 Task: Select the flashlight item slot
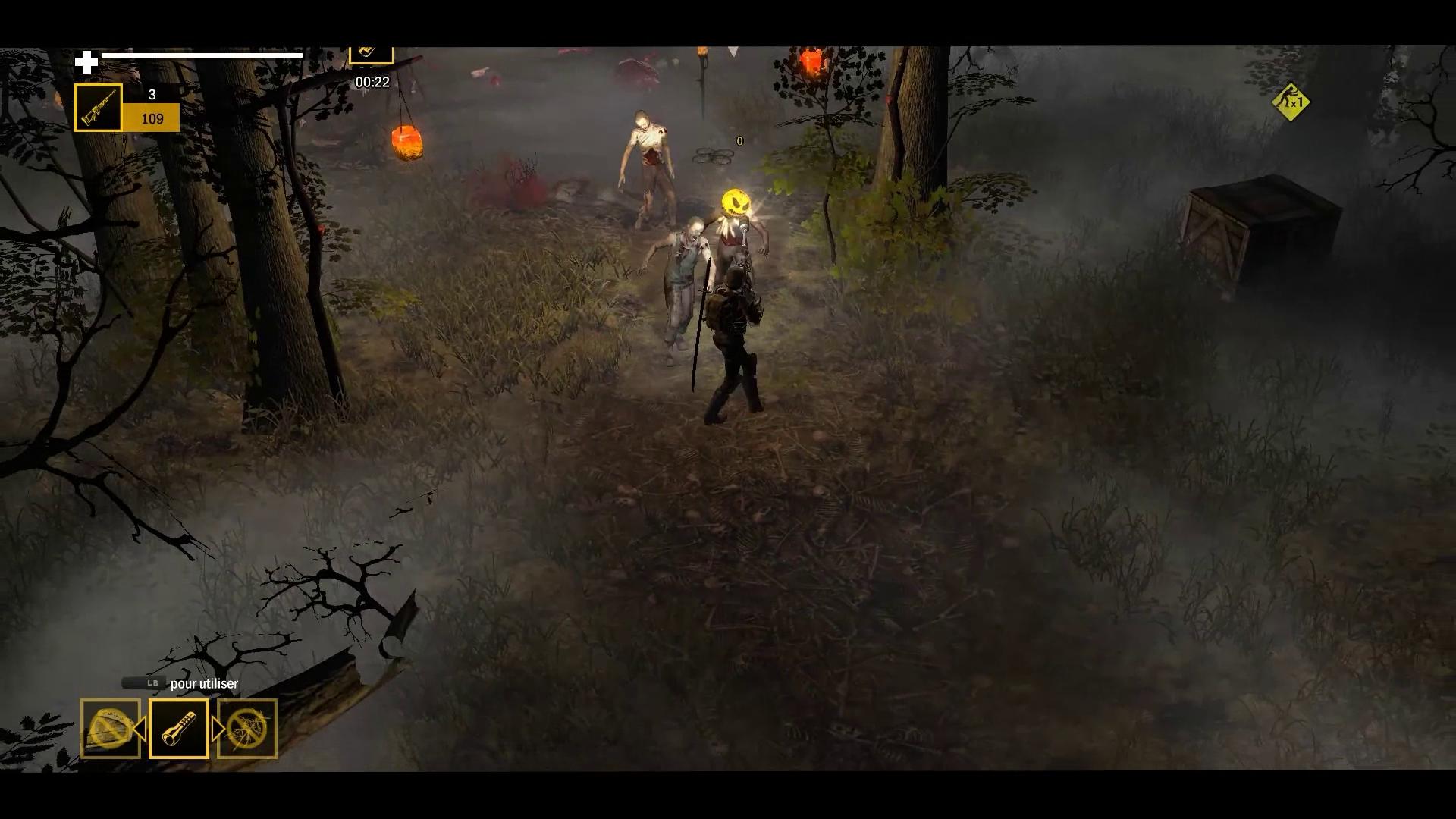179,729
